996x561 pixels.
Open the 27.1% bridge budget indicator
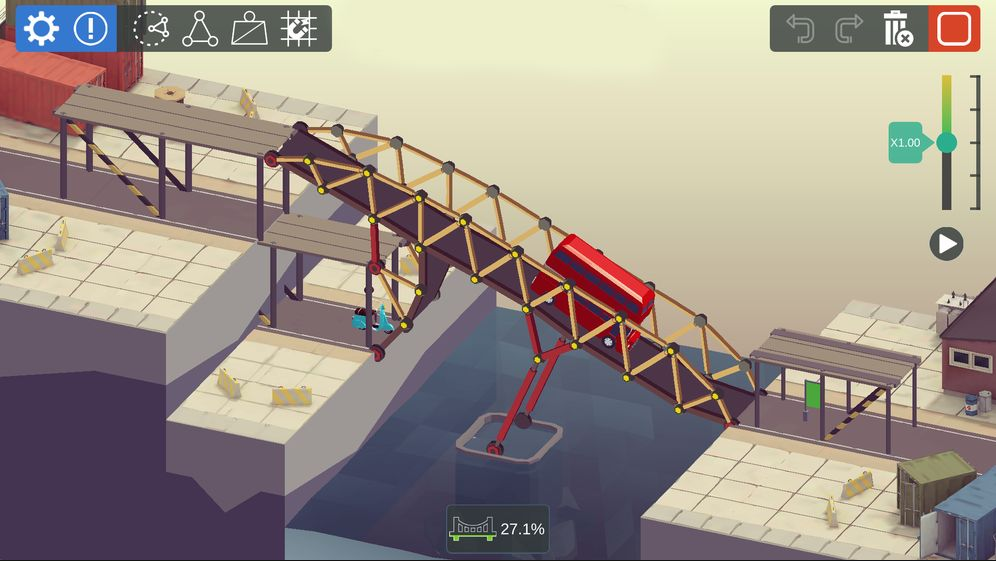click(498, 528)
